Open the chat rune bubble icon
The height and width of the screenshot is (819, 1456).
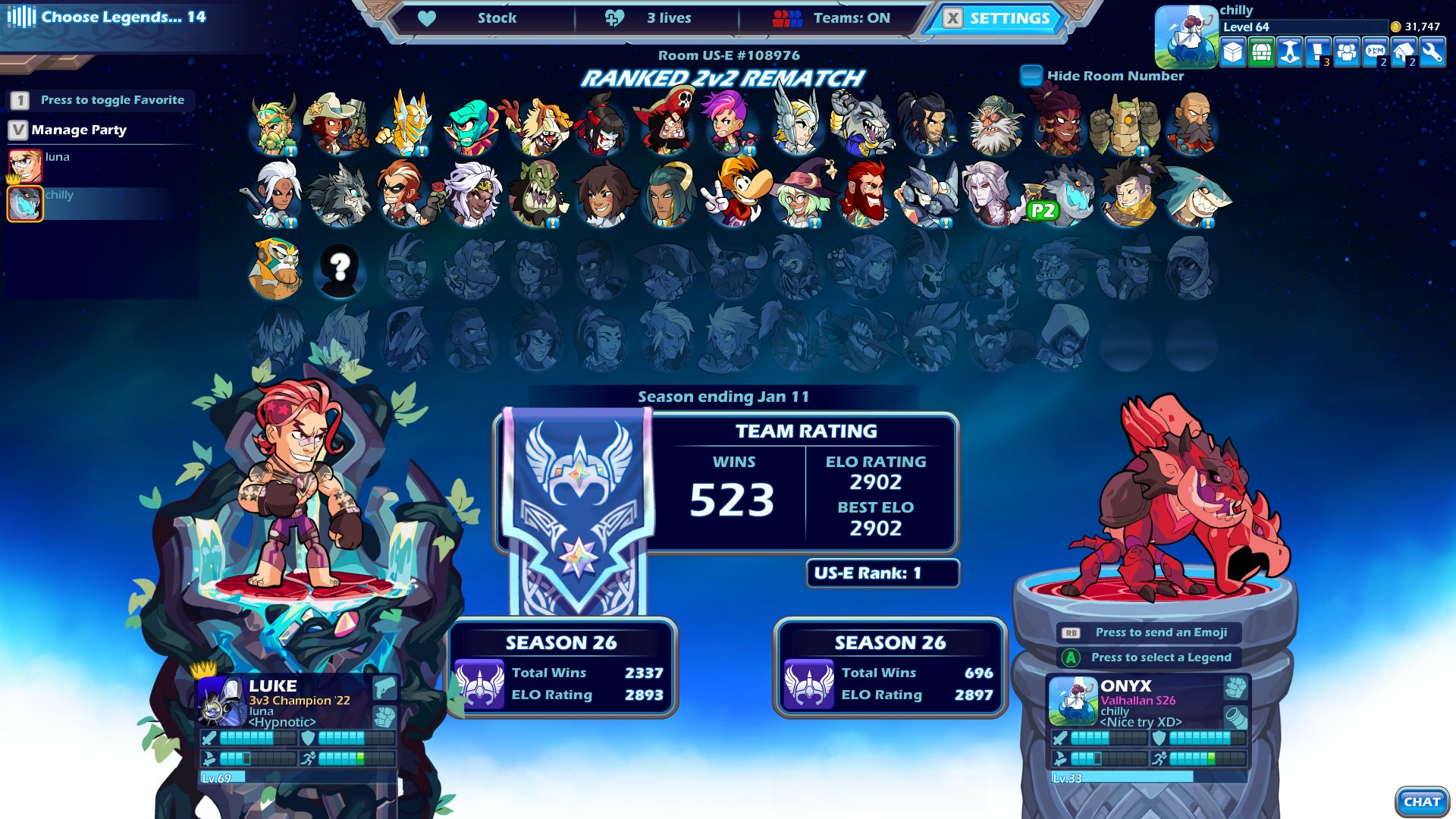[1374, 53]
